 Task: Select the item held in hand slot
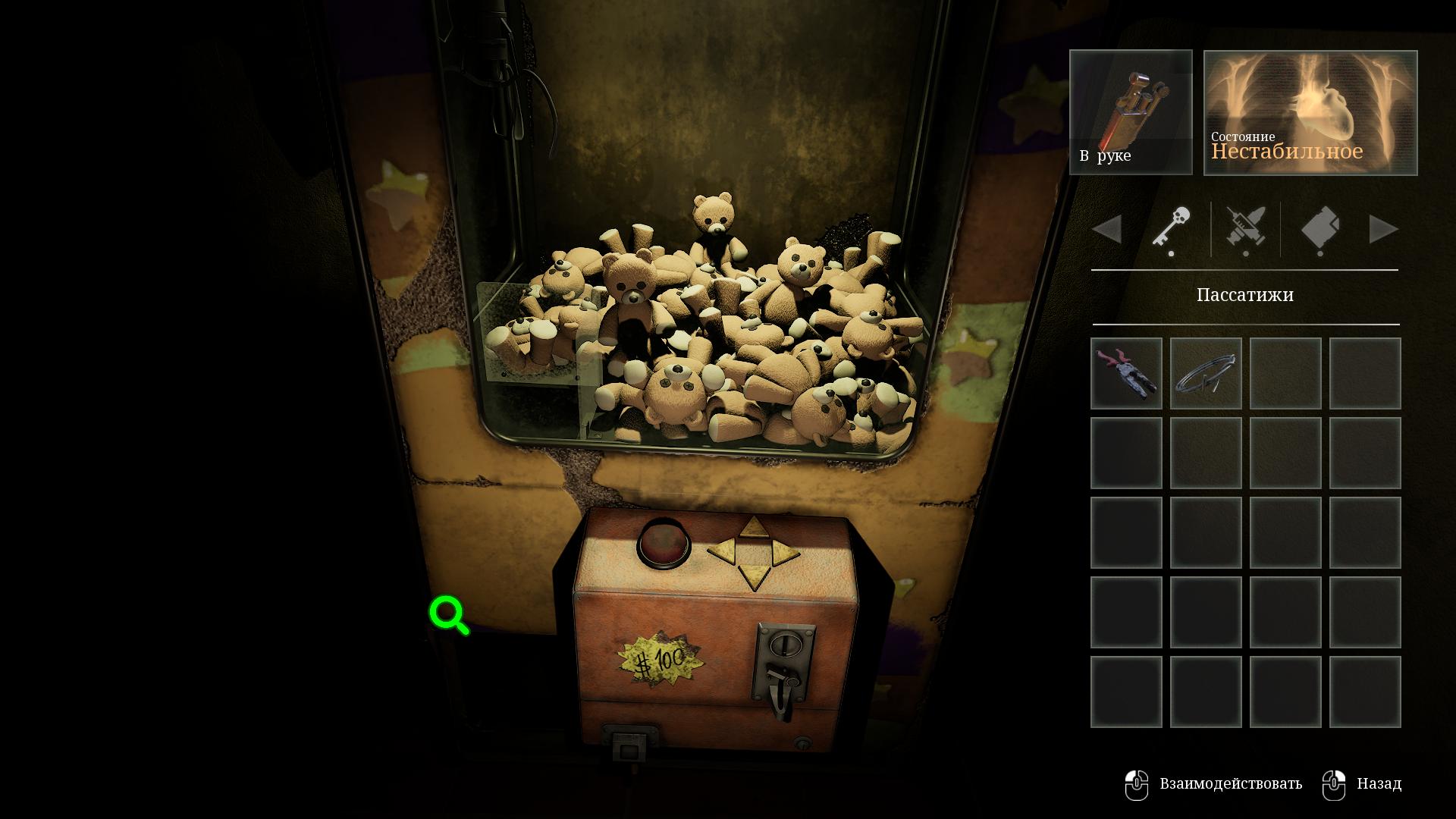coord(1131,112)
